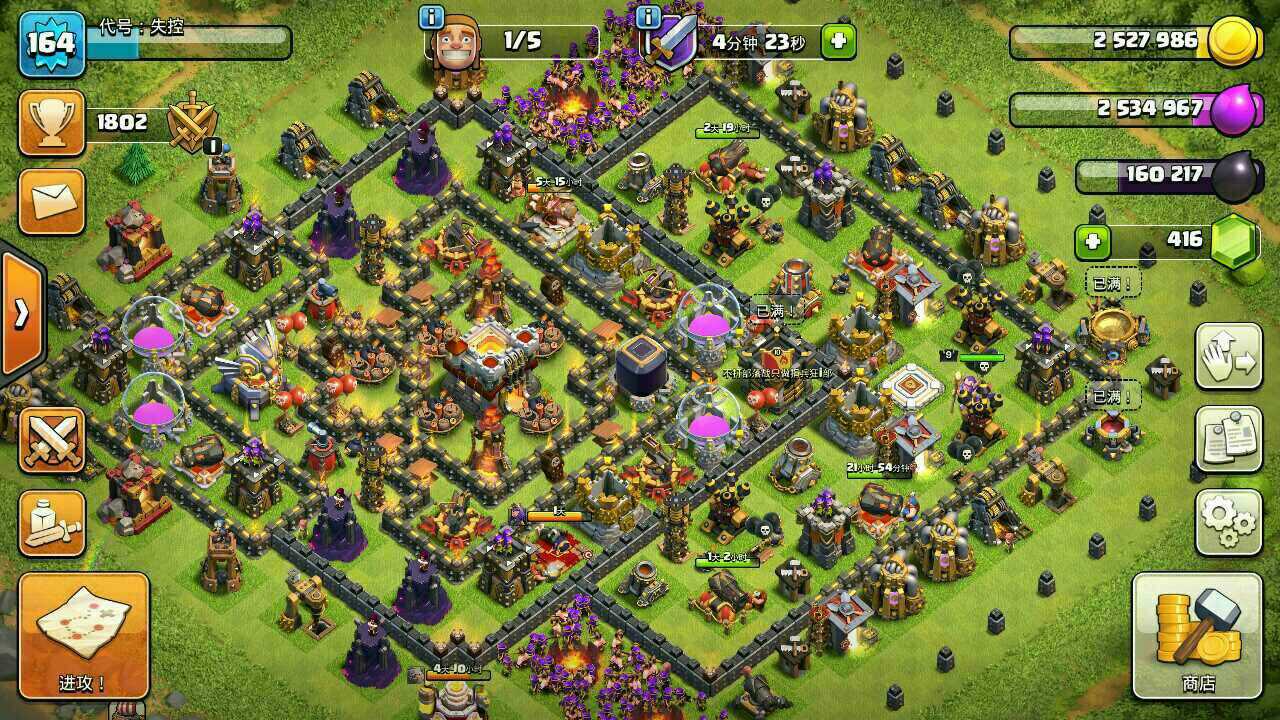Screen dimensions: 1280x720
Task: Expand the orange side arrow tab
Action: coord(20,315)
